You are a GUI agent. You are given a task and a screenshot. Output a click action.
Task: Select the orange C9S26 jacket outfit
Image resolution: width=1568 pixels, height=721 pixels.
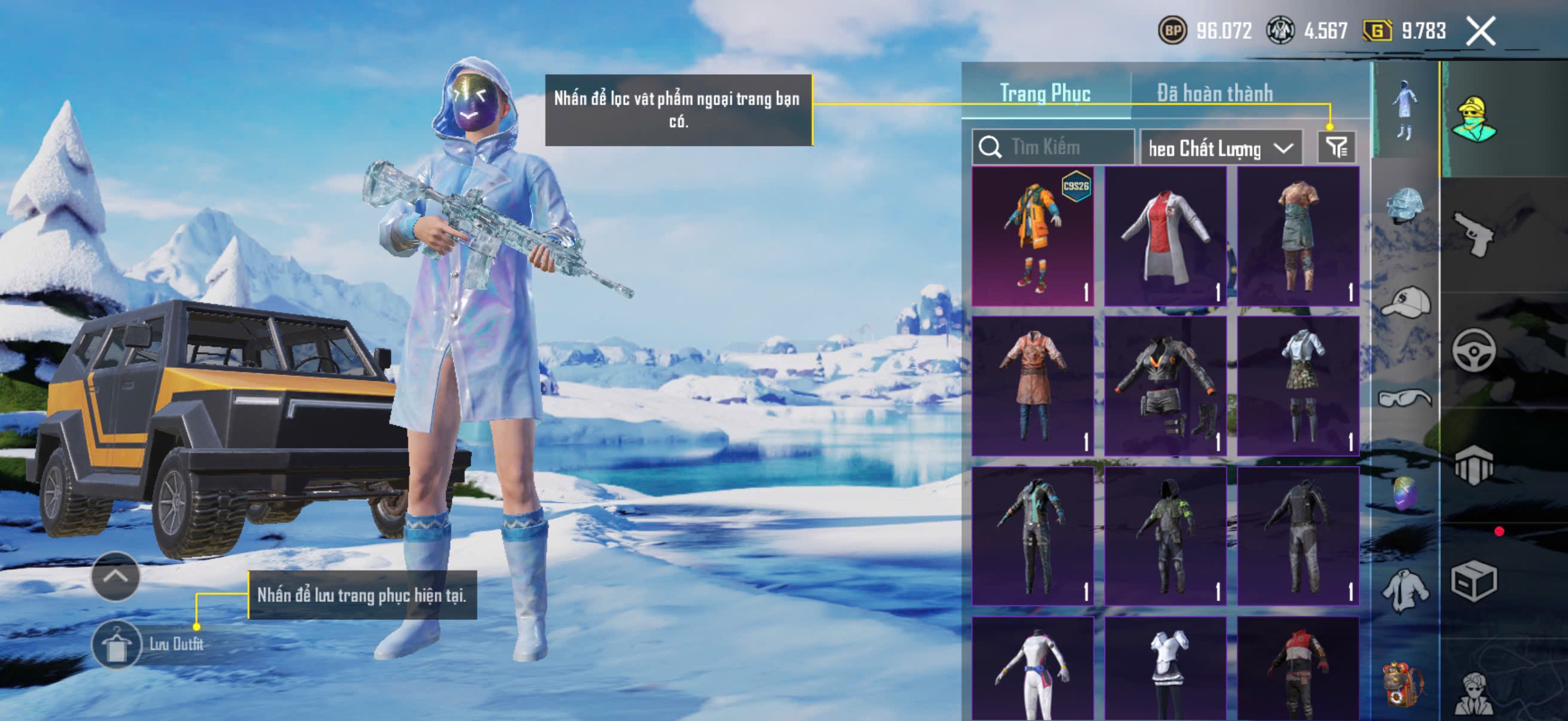click(1033, 236)
